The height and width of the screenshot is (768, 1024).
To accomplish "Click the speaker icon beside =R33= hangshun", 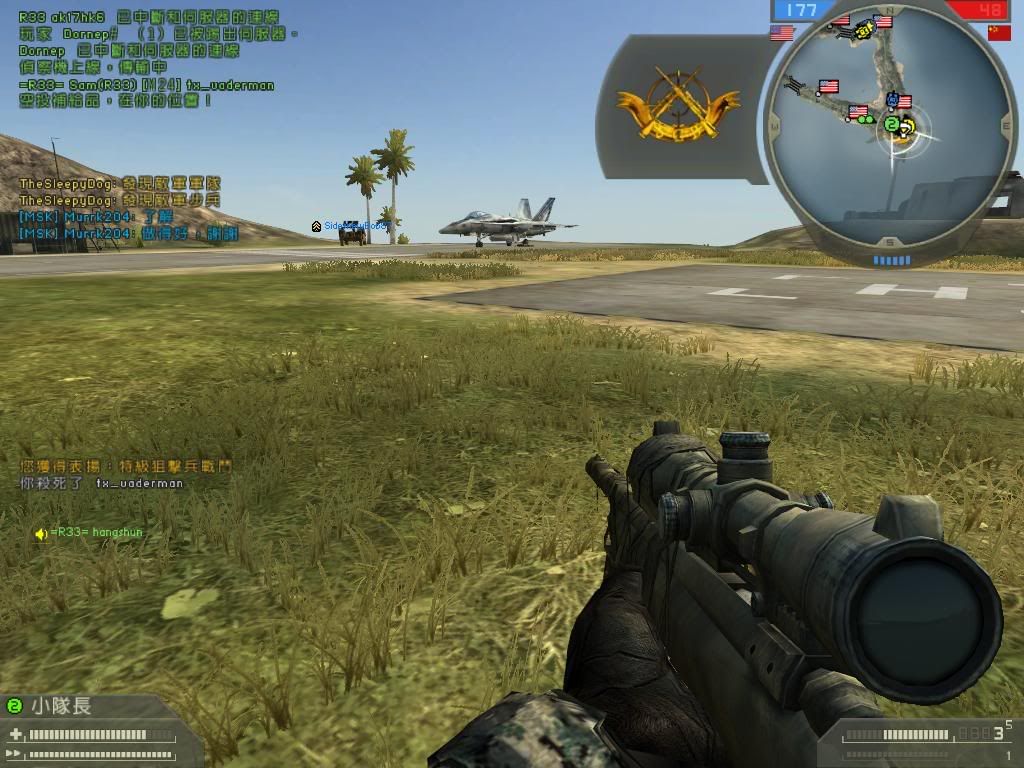I will (x=40, y=534).
